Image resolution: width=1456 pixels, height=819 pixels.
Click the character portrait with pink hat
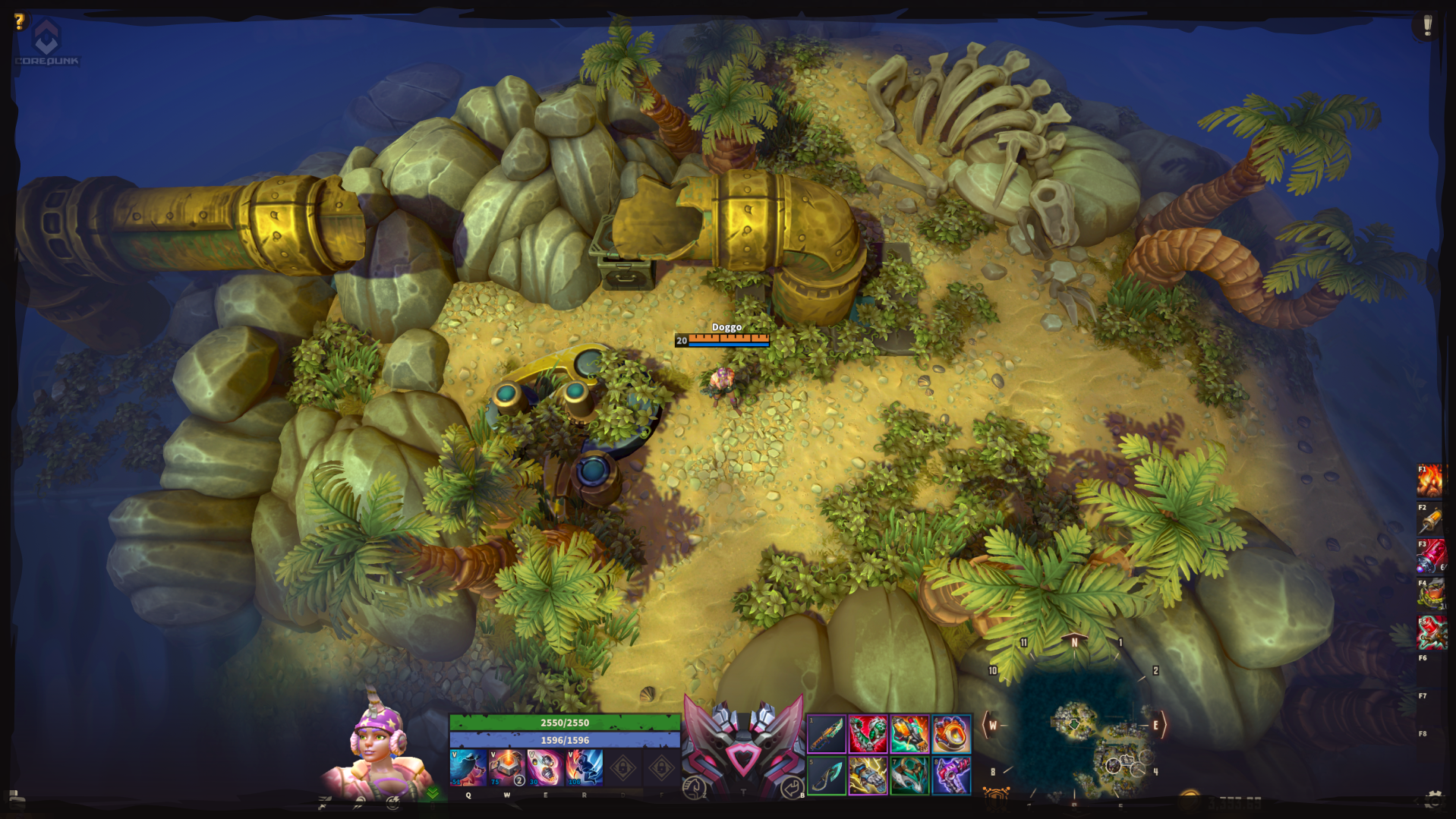(x=376, y=748)
